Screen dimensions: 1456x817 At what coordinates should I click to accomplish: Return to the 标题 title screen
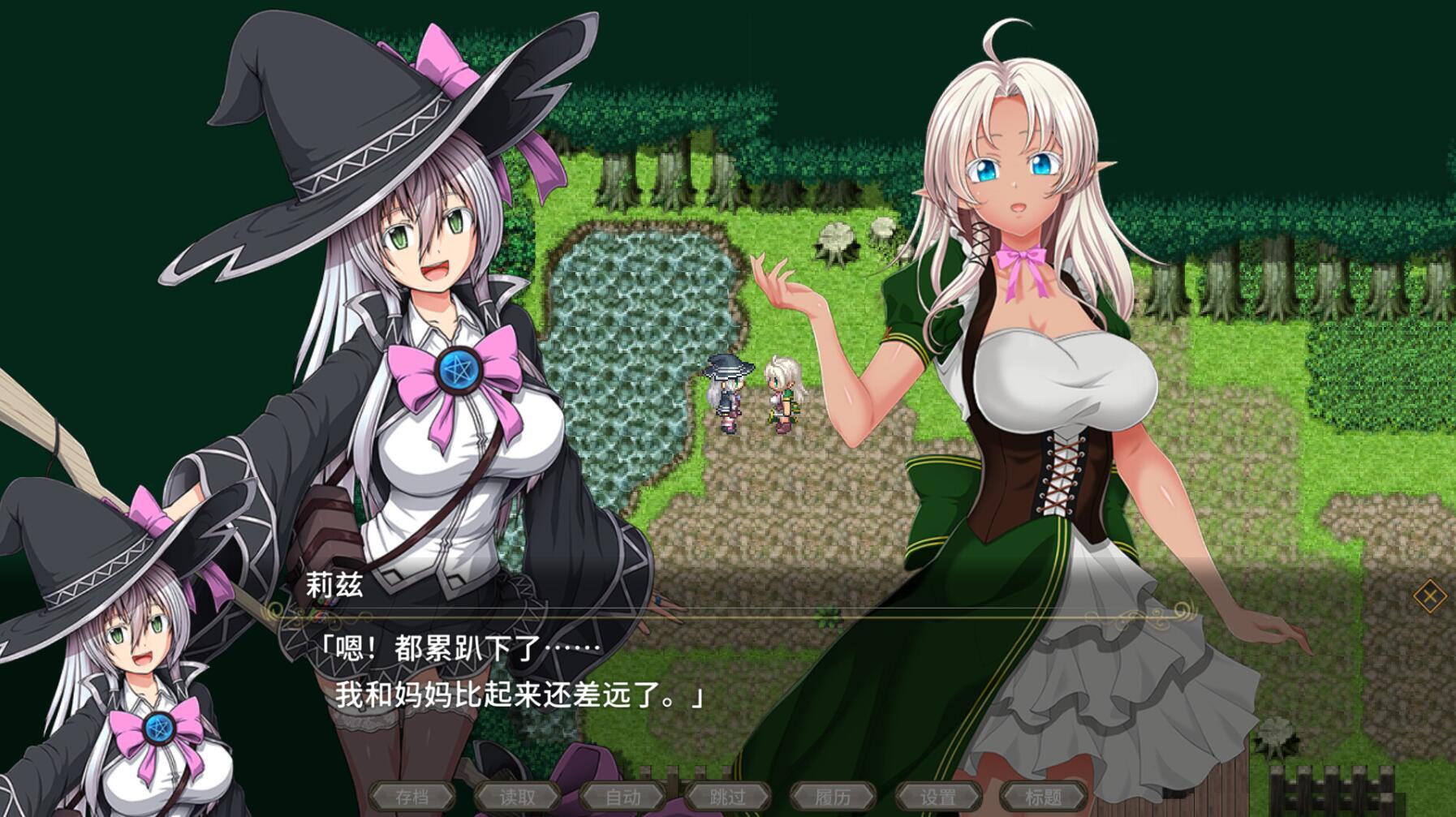tap(1043, 797)
